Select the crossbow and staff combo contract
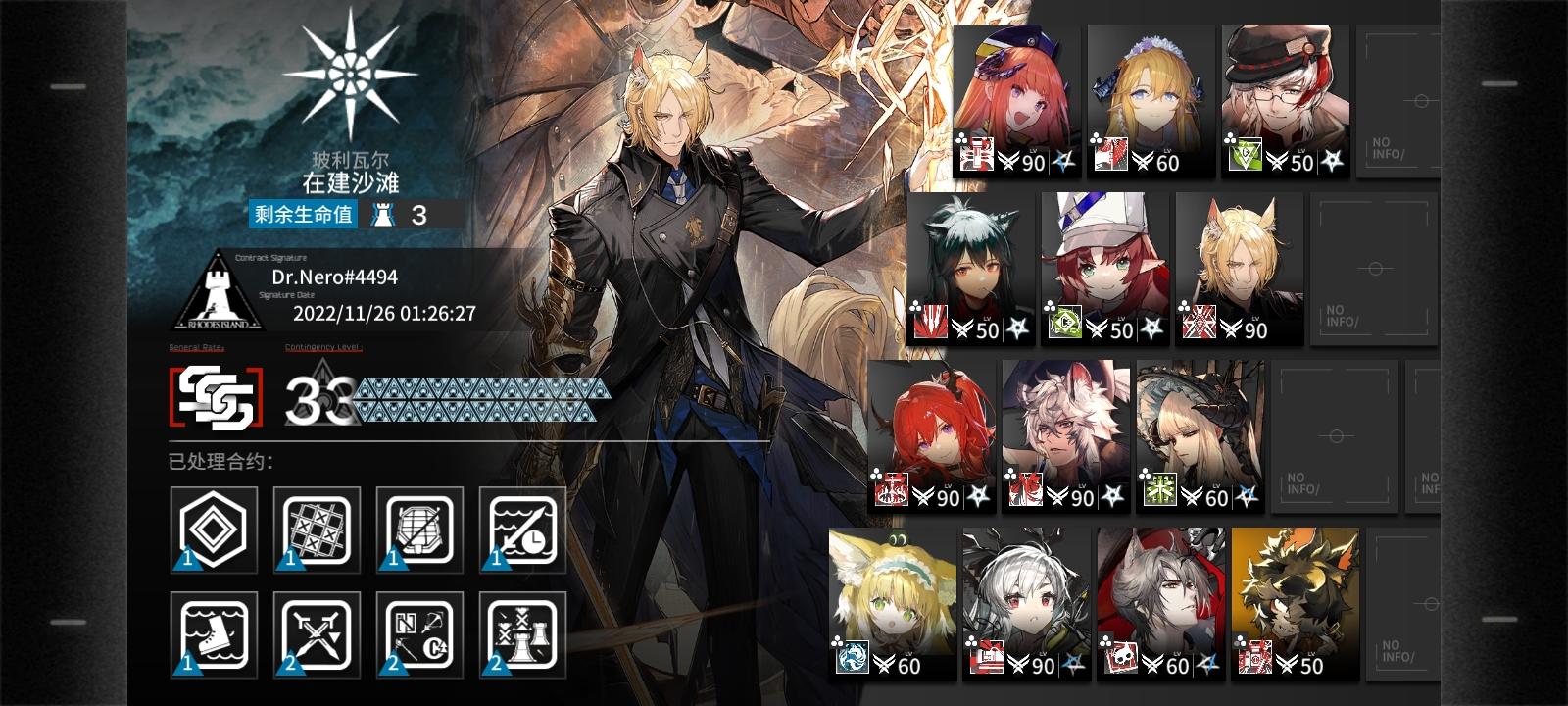1568x706 pixels. [x=416, y=635]
